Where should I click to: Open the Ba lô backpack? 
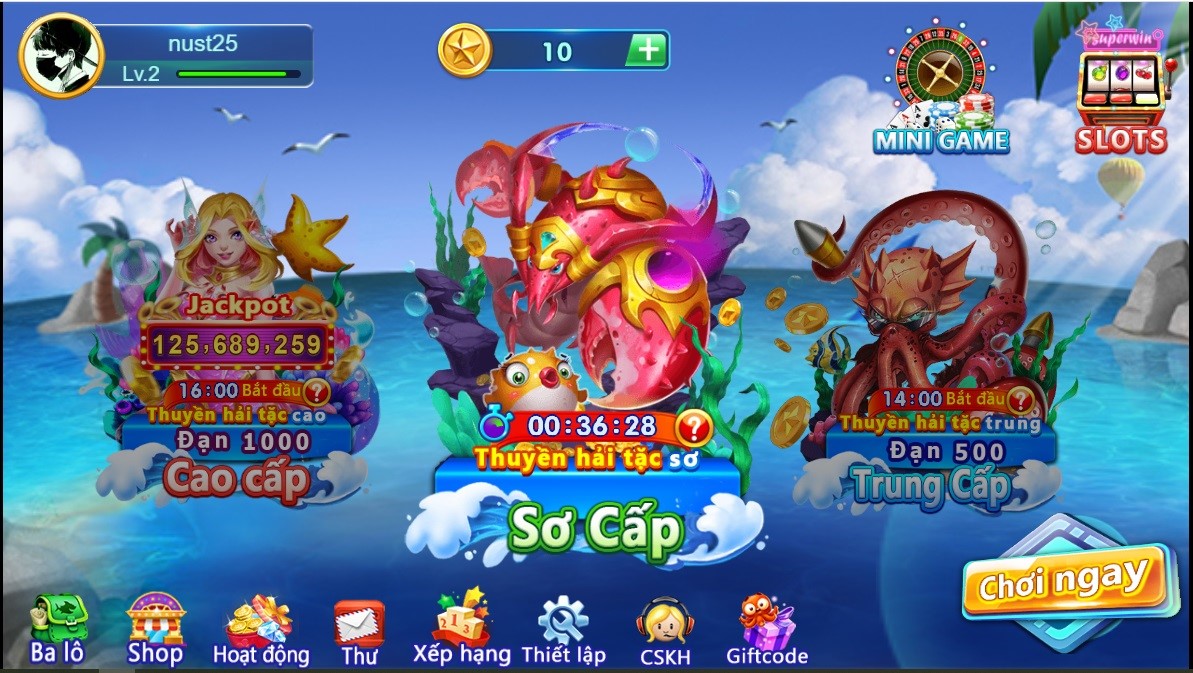[x=56, y=630]
